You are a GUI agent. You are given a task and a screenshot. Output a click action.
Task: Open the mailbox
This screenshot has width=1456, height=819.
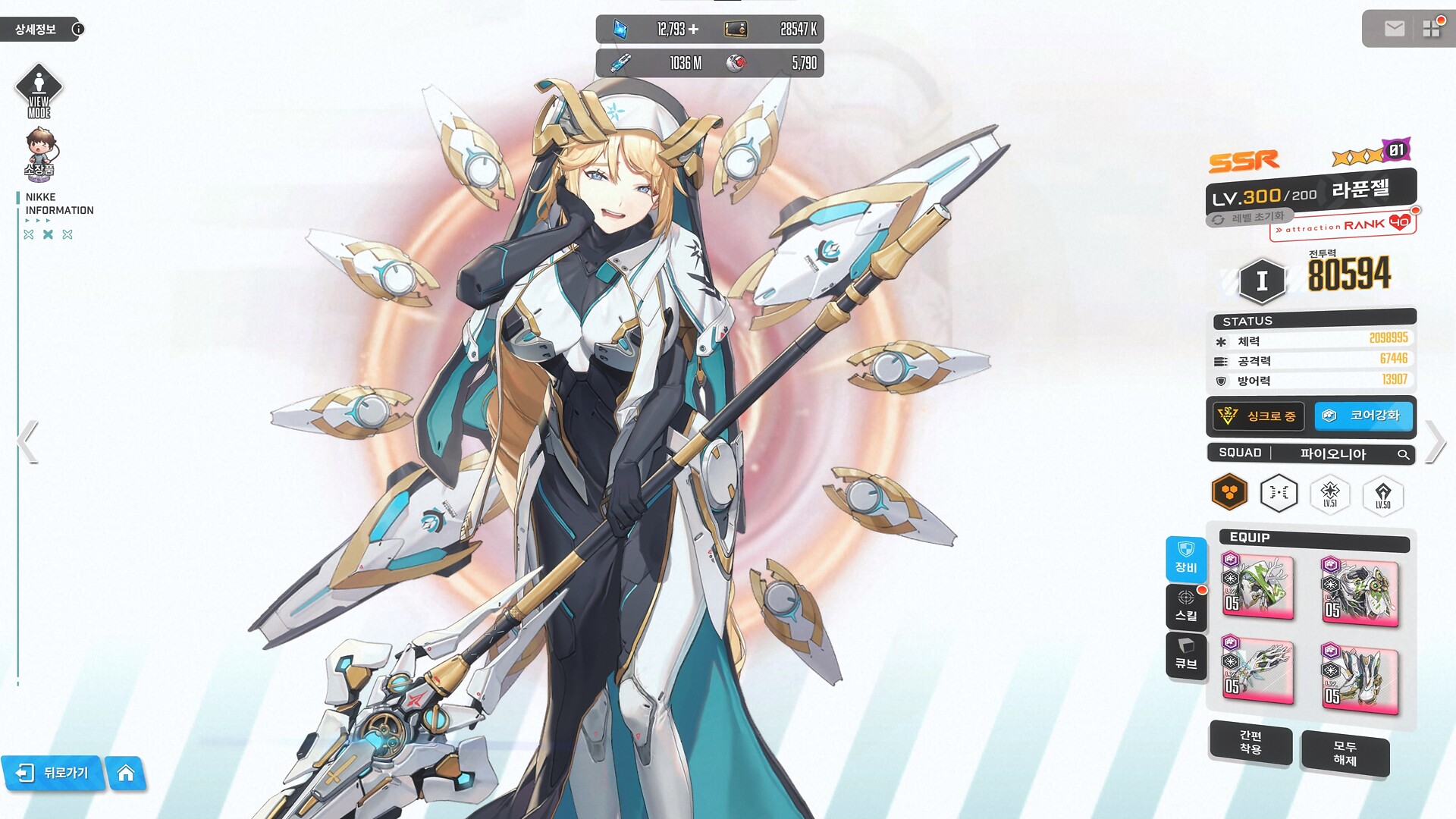point(1394,29)
